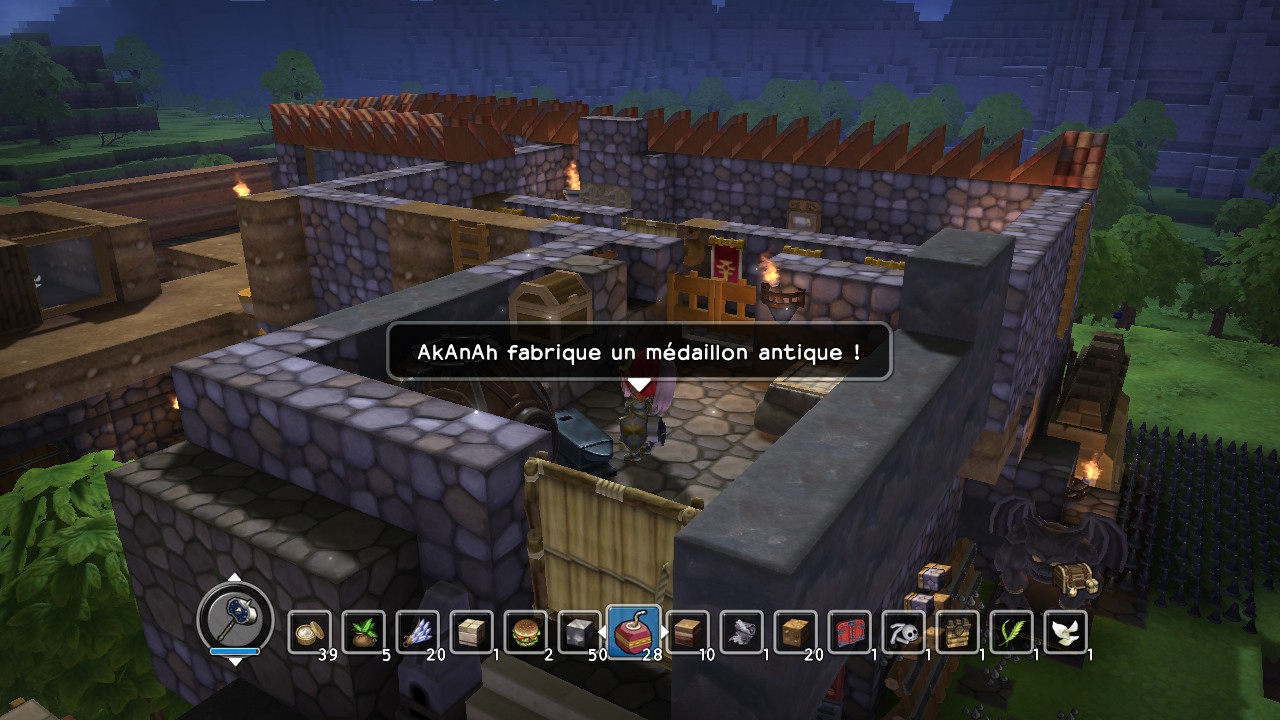The height and width of the screenshot is (720, 1280).
Task: Select the ointment pot hotbar slot
Action: [x=309, y=632]
